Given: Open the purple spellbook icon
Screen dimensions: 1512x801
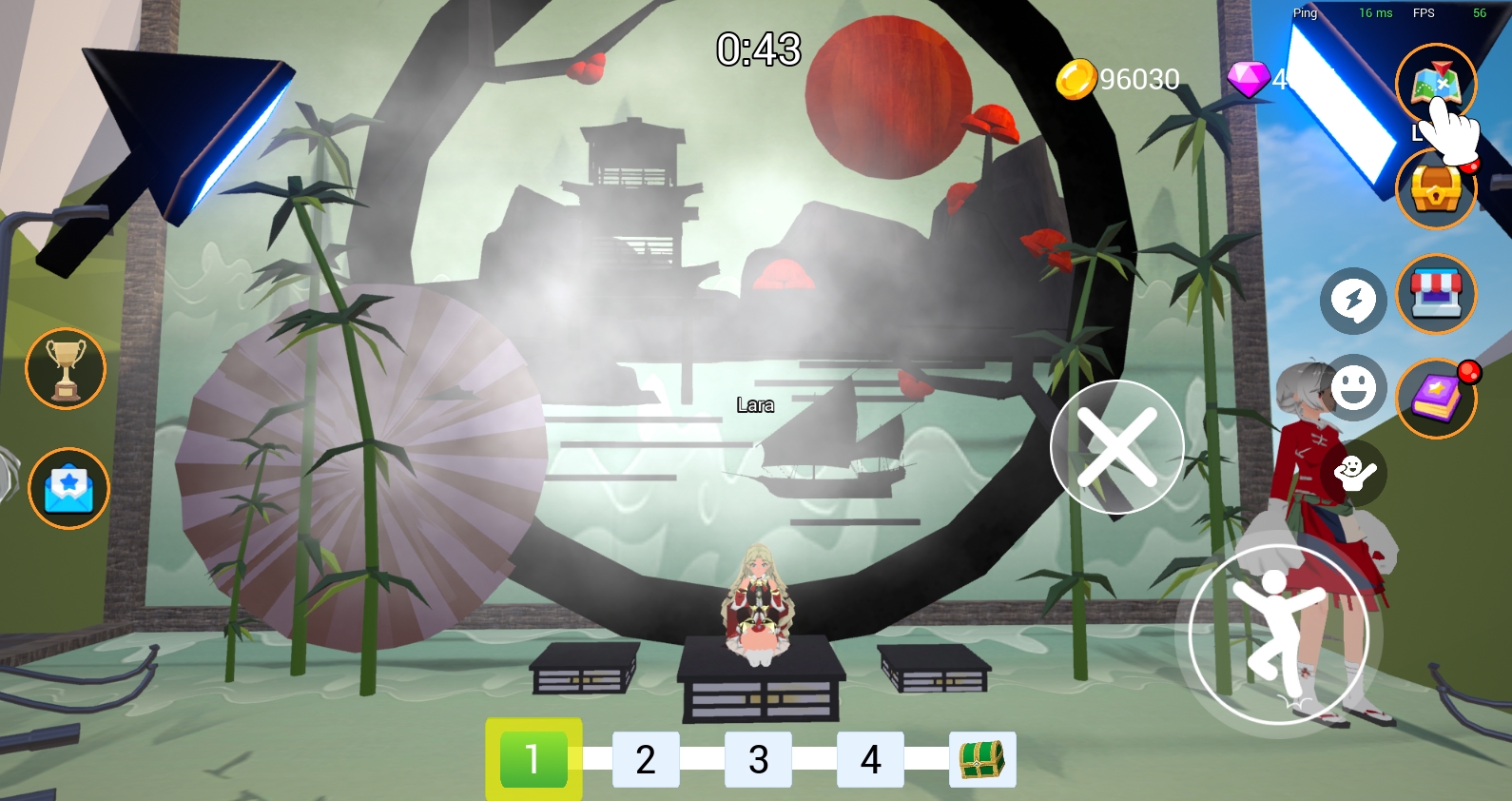Looking at the screenshot, I should (x=1436, y=398).
